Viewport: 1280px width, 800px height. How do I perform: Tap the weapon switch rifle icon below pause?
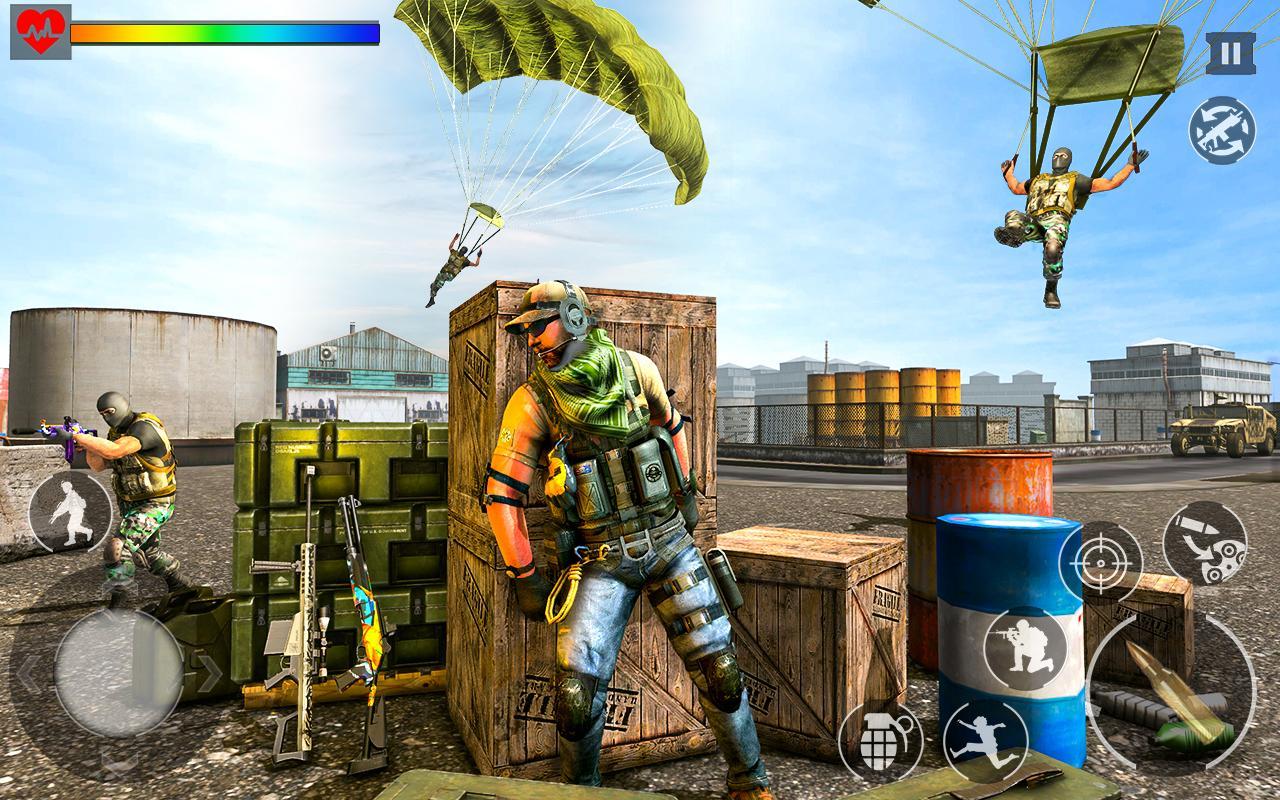(1222, 130)
